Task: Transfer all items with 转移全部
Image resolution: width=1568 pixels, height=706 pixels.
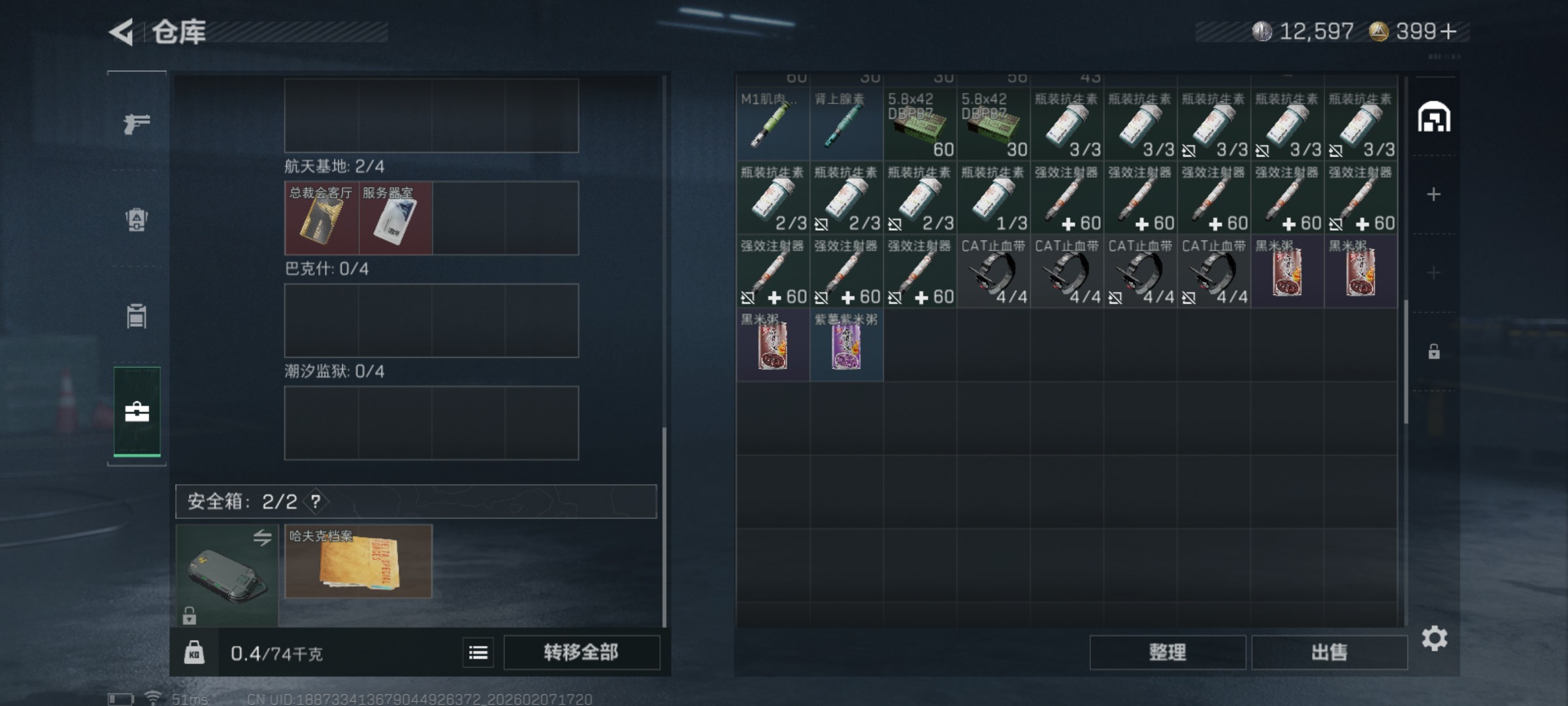Action: pyautogui.click(x=581, y=652)
